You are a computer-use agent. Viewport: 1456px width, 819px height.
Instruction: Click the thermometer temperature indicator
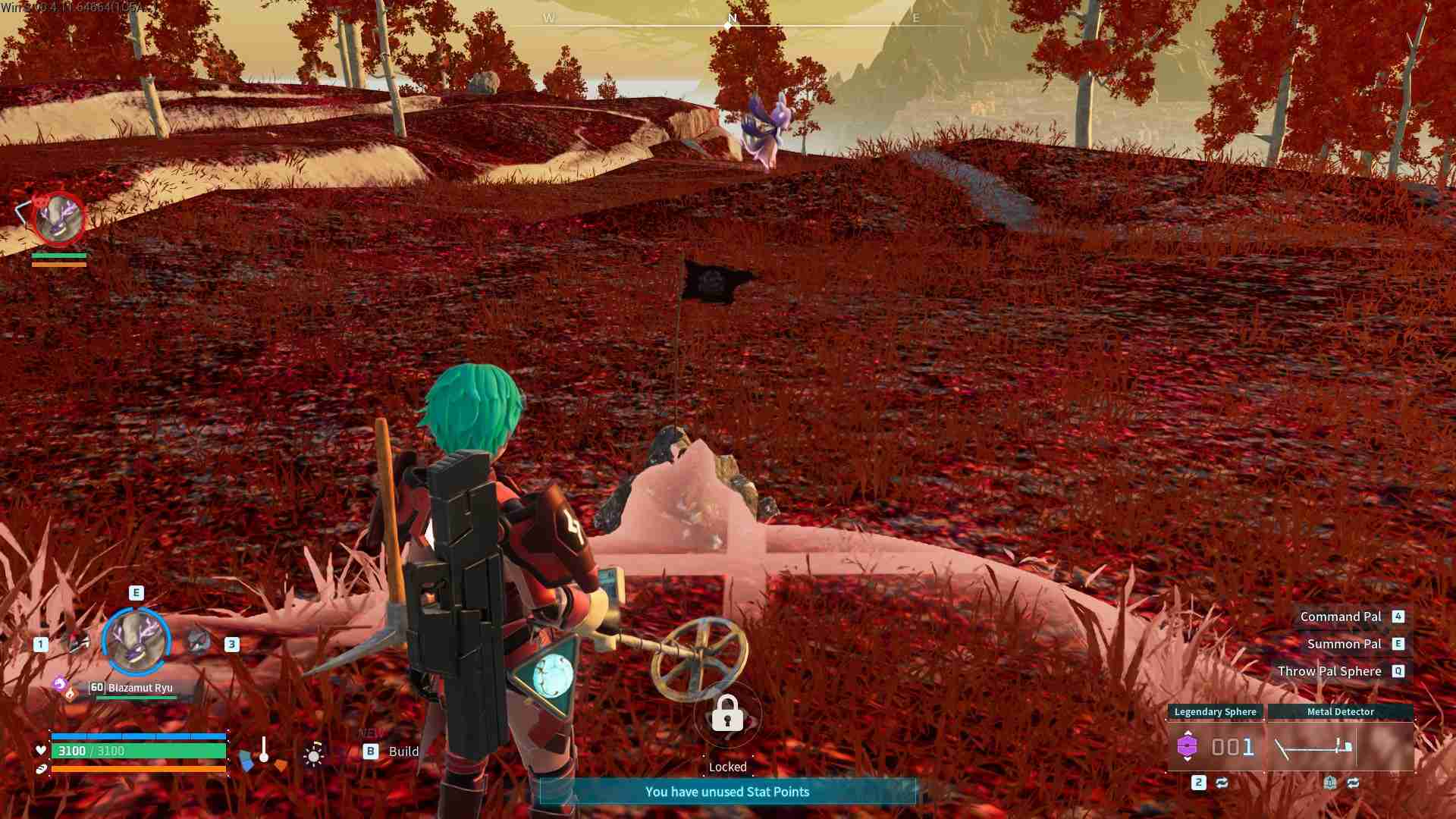pos(264,749)
